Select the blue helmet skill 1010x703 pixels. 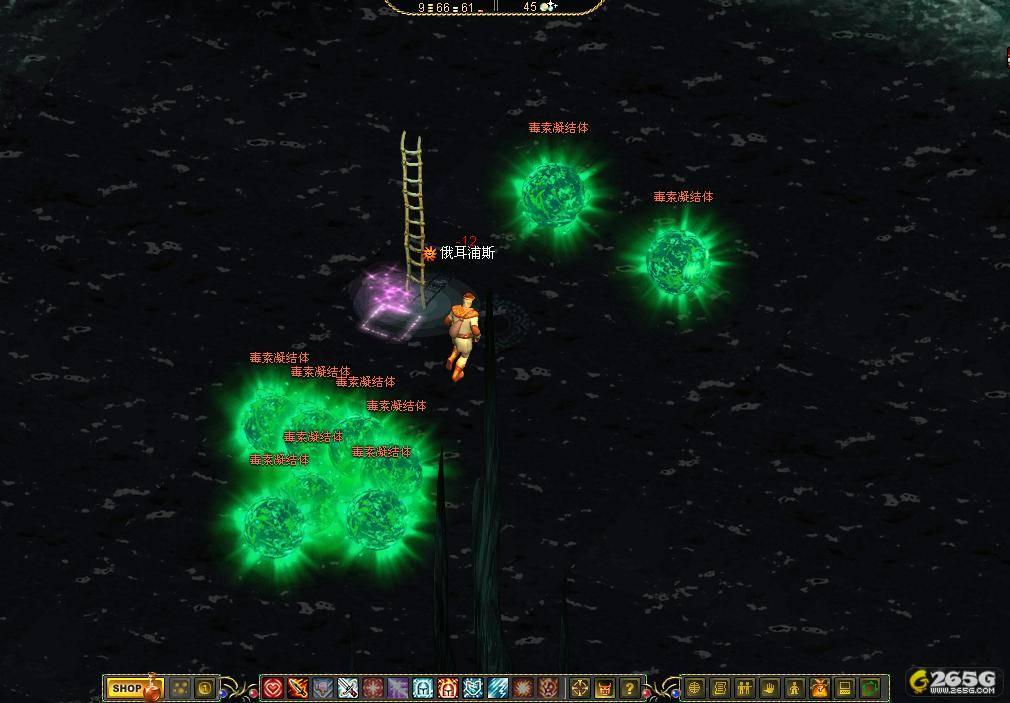click(x=423, y=688)
